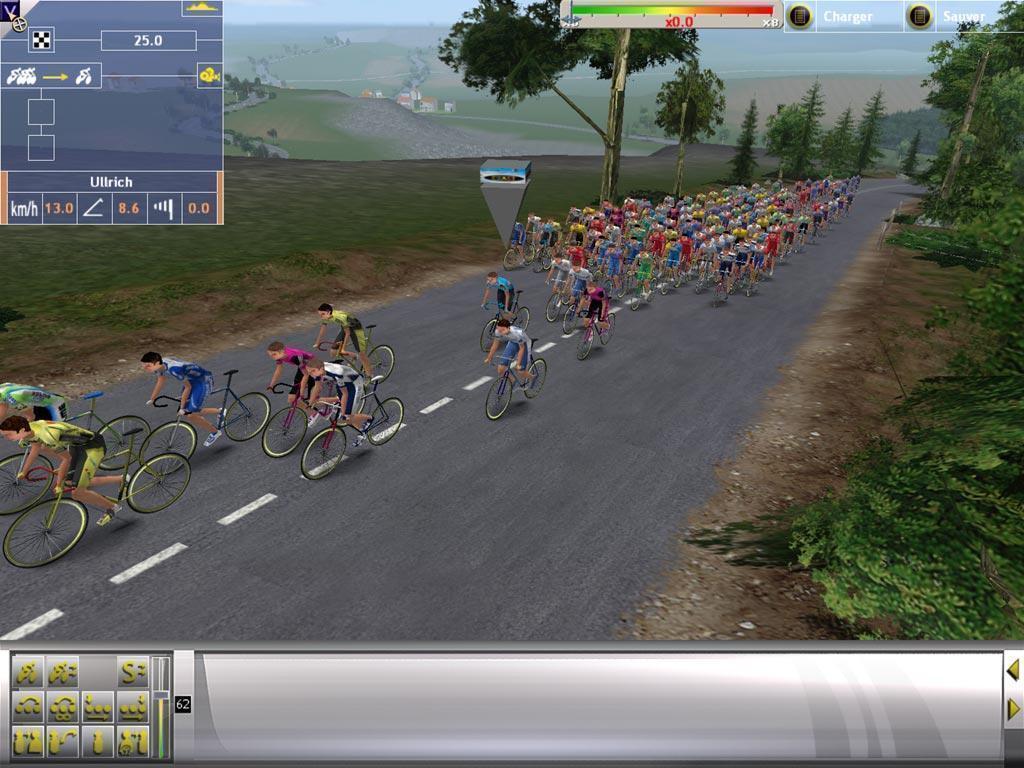Select the peloton-to-rider group arrow button

pos(54,76)
